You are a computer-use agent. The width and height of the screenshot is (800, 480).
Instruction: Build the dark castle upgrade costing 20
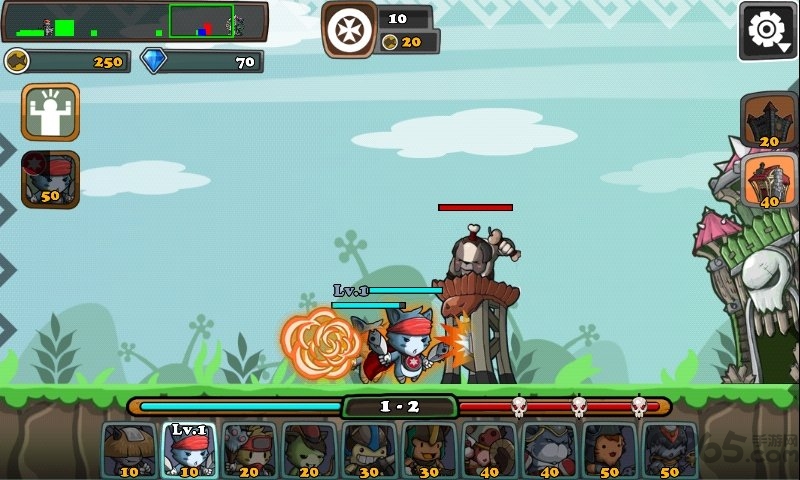tap(769, 121)
